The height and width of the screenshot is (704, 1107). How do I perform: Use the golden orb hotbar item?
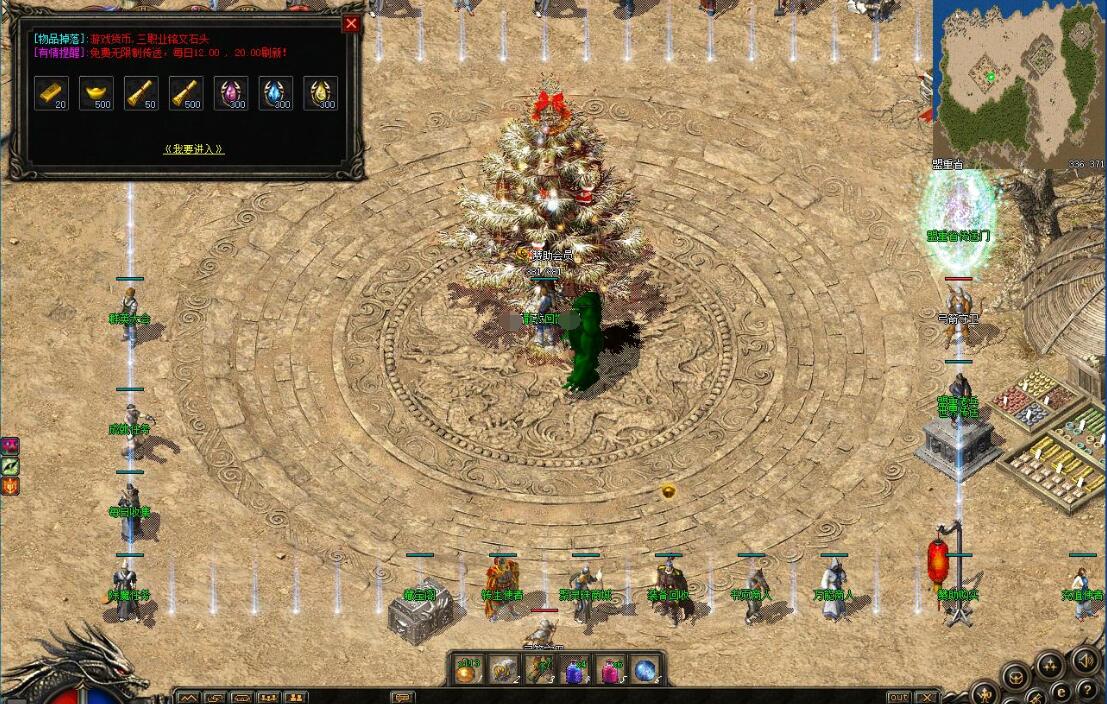coord(467,671)
